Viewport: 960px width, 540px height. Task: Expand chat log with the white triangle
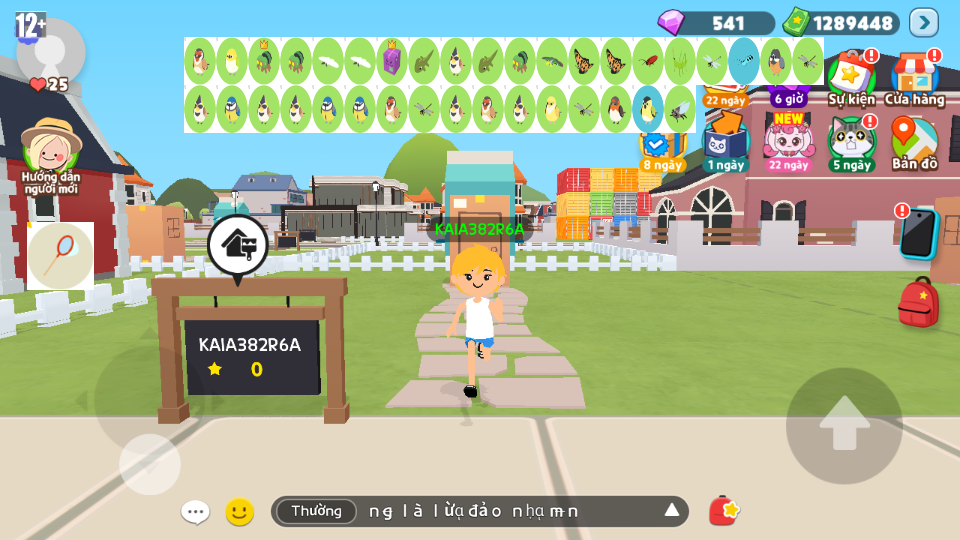[672, 511]
